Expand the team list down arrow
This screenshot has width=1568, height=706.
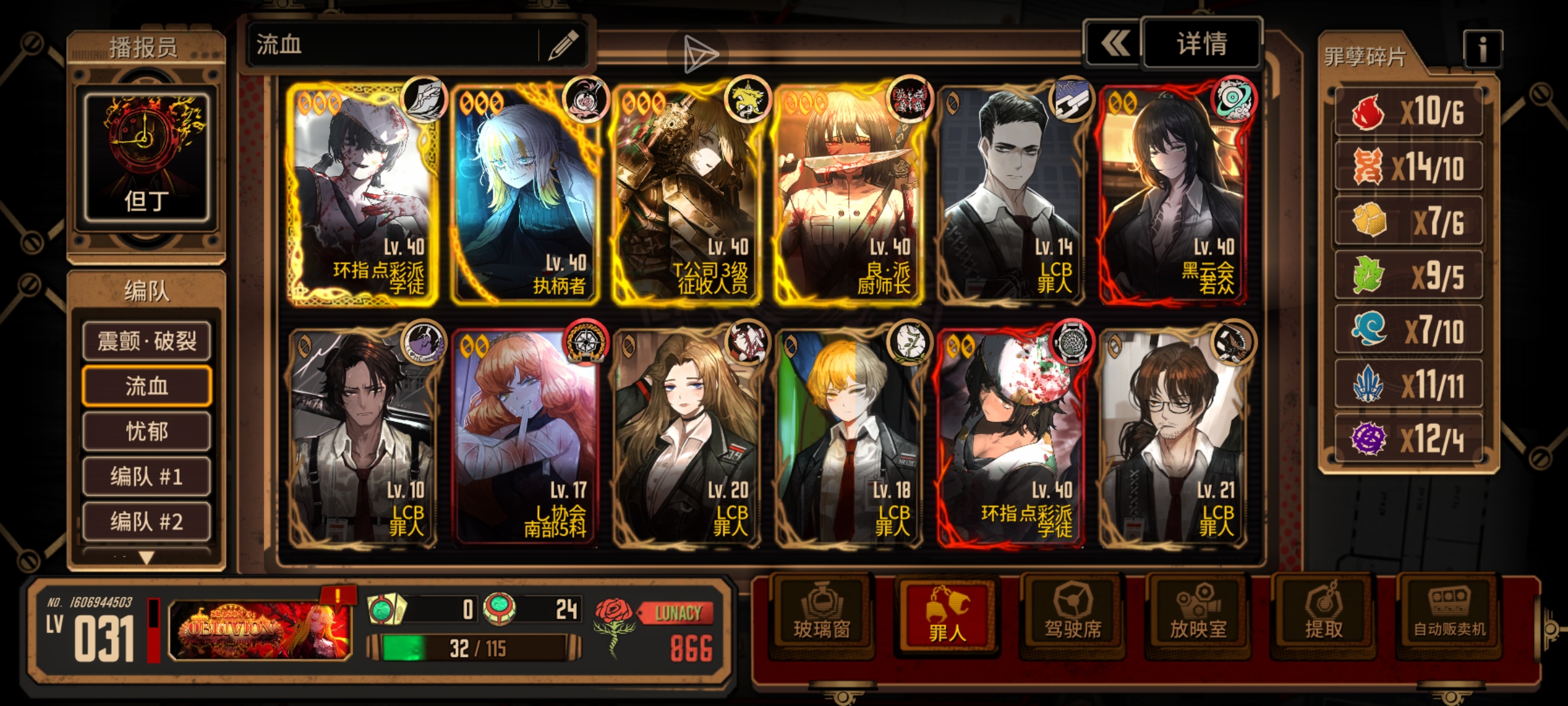pos(146,558)
